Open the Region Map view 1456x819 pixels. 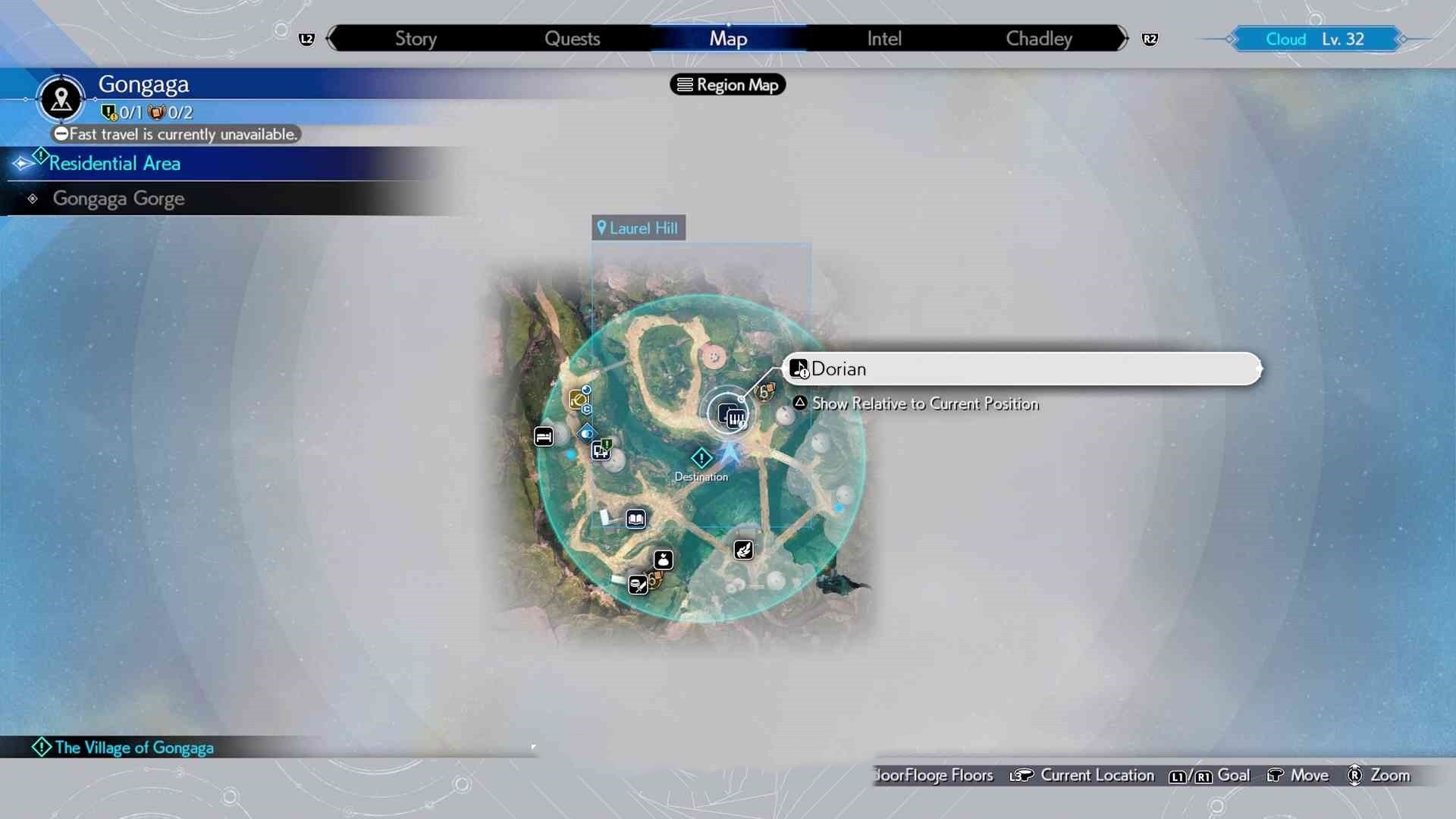point(728,85)
